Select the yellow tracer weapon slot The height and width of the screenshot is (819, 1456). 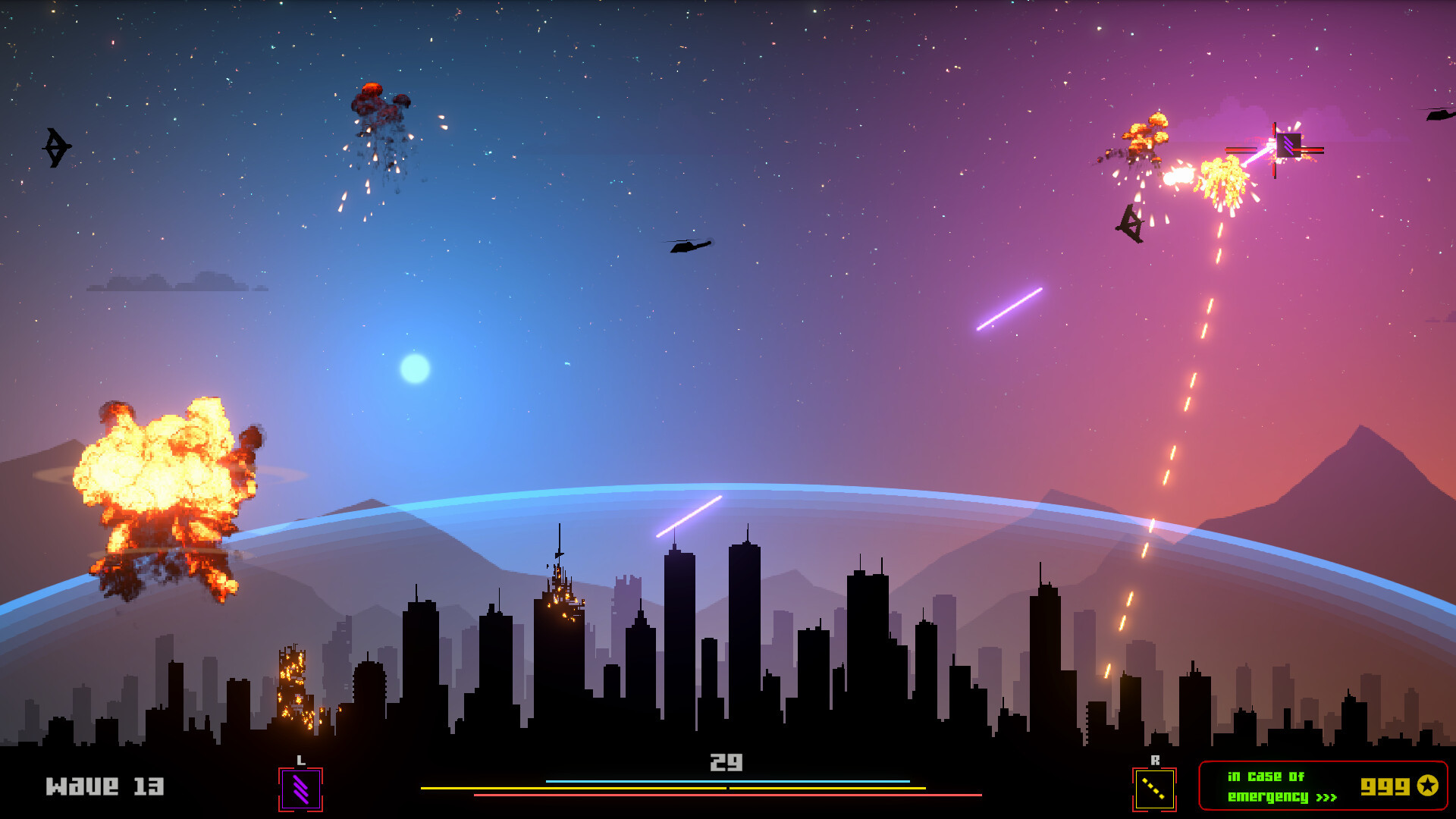tap(1153, 789)
